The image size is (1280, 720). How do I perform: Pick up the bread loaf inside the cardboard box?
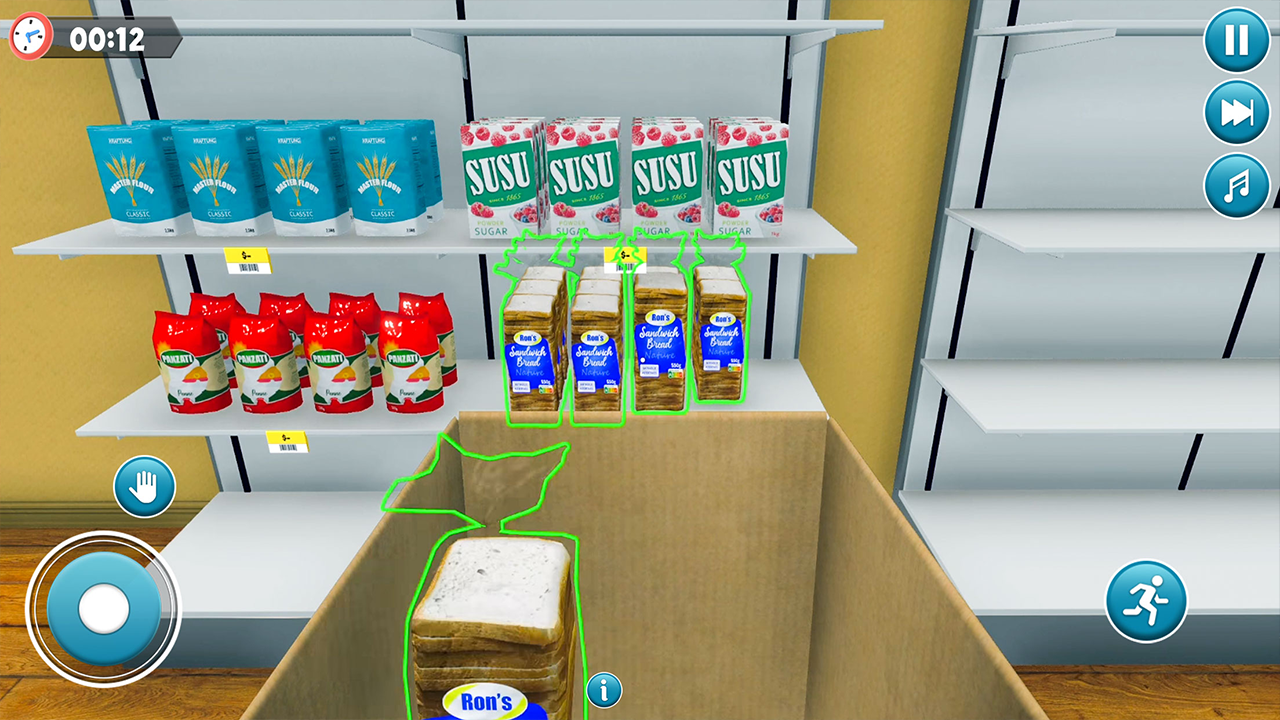(x=495, y=620)
